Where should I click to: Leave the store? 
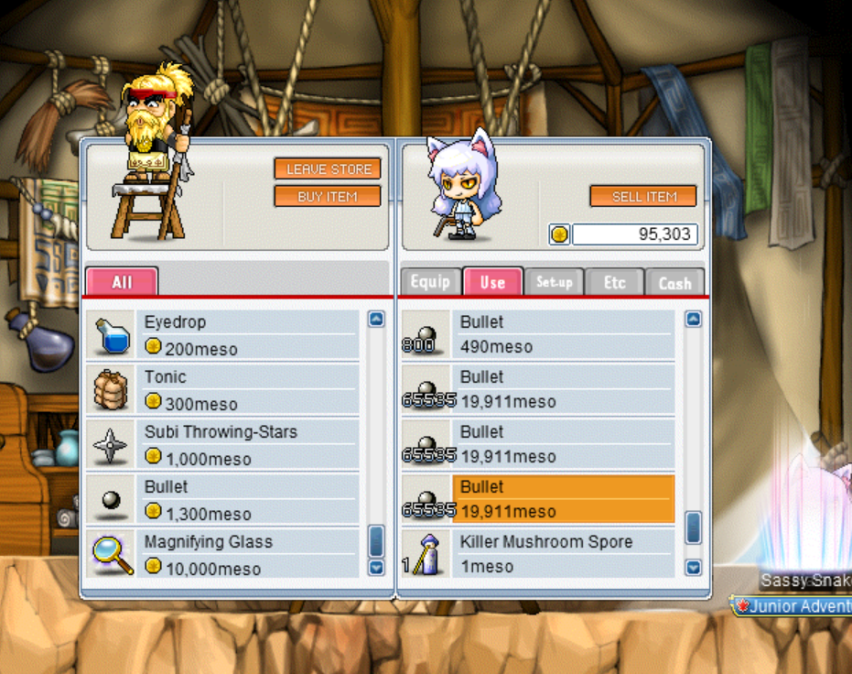328,169
